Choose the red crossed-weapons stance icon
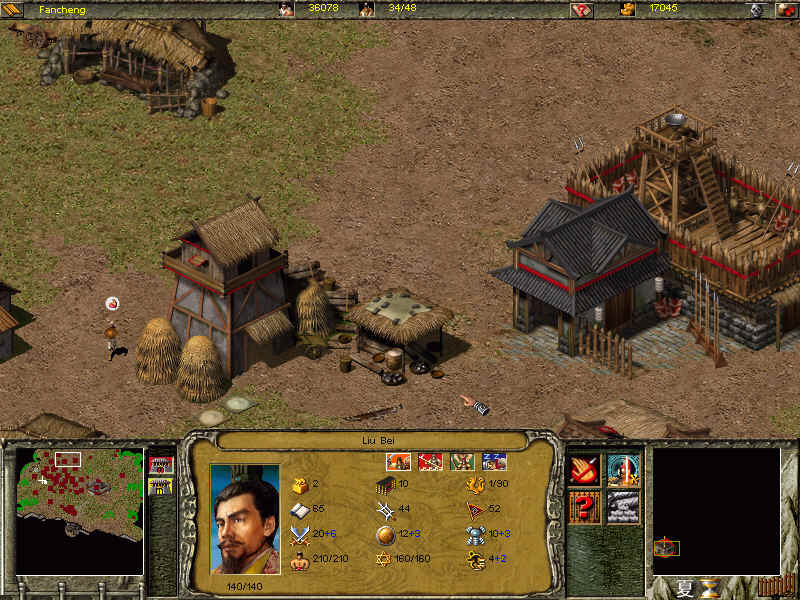The image size is (800, 600). click(430, 461)
